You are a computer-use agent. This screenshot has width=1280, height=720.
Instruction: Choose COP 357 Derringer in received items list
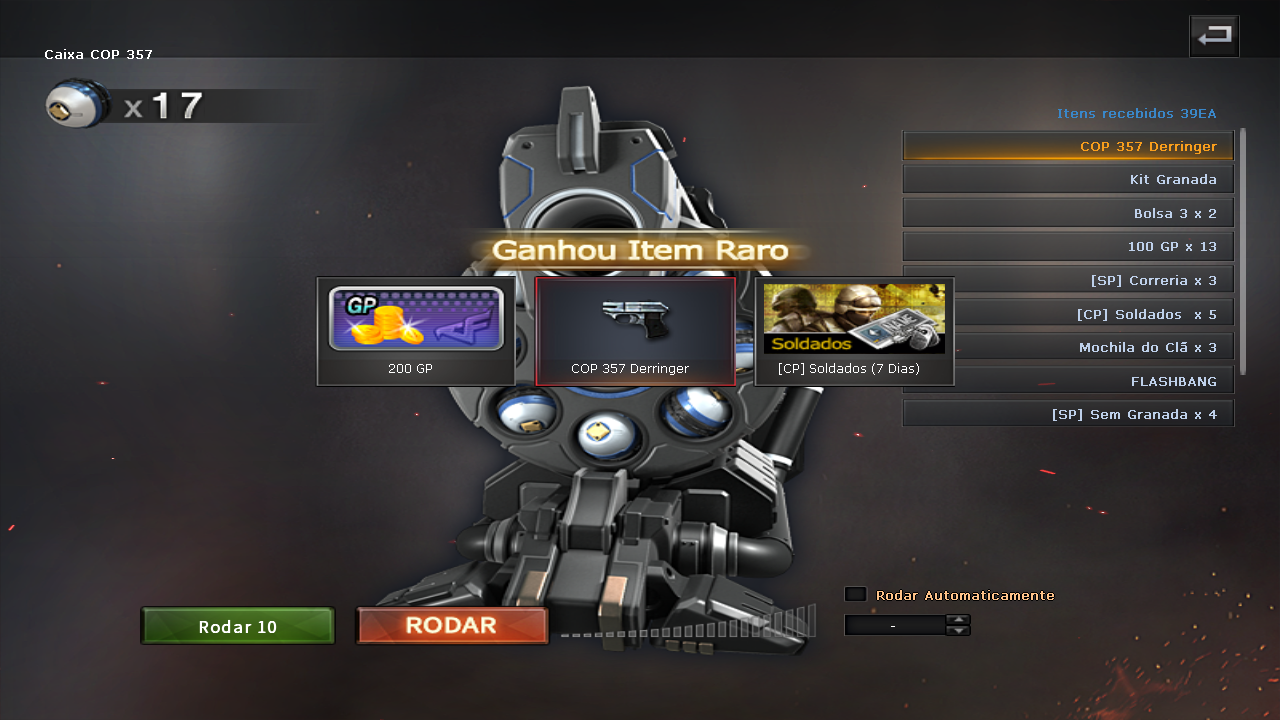[1068, 146]
